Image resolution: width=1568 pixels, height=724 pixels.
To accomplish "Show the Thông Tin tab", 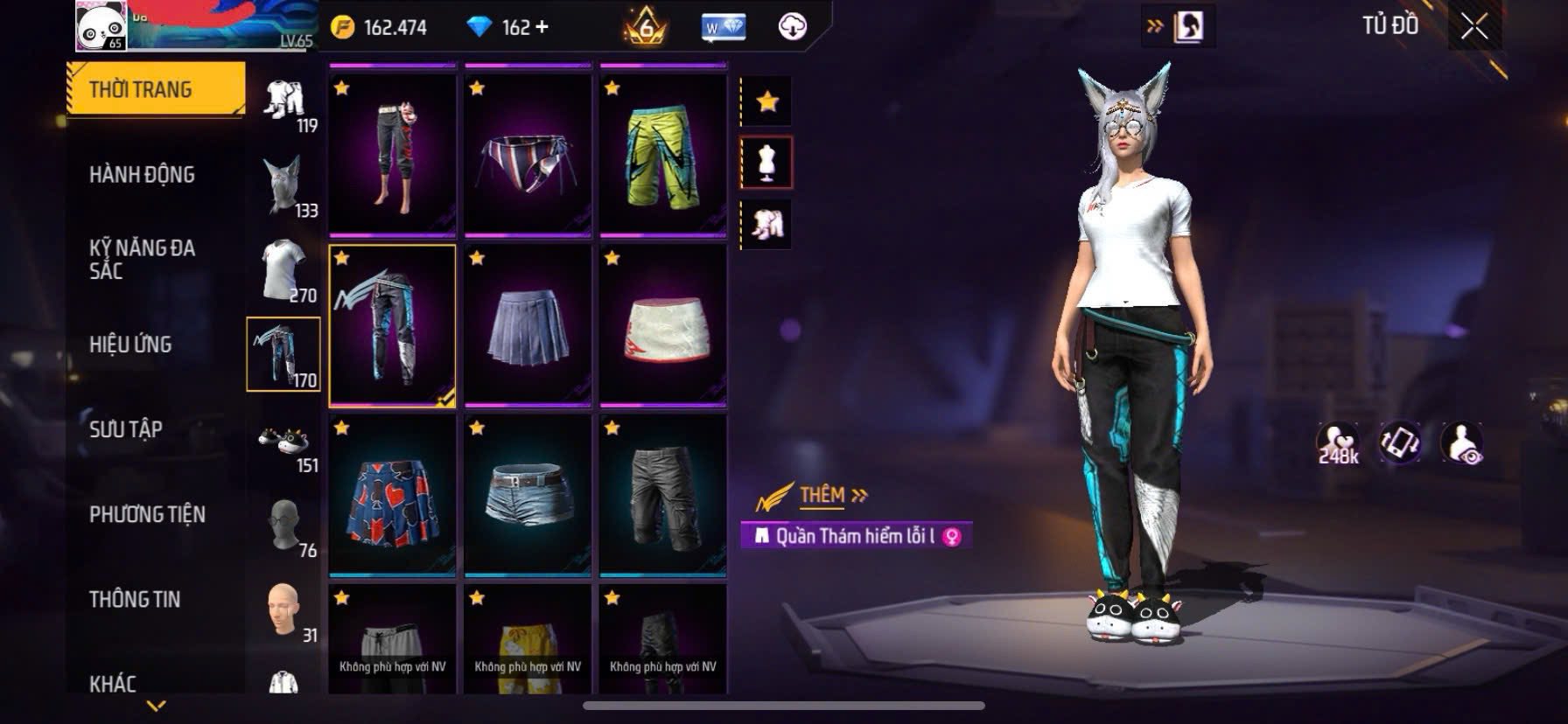I will click(x=135, y=599).
